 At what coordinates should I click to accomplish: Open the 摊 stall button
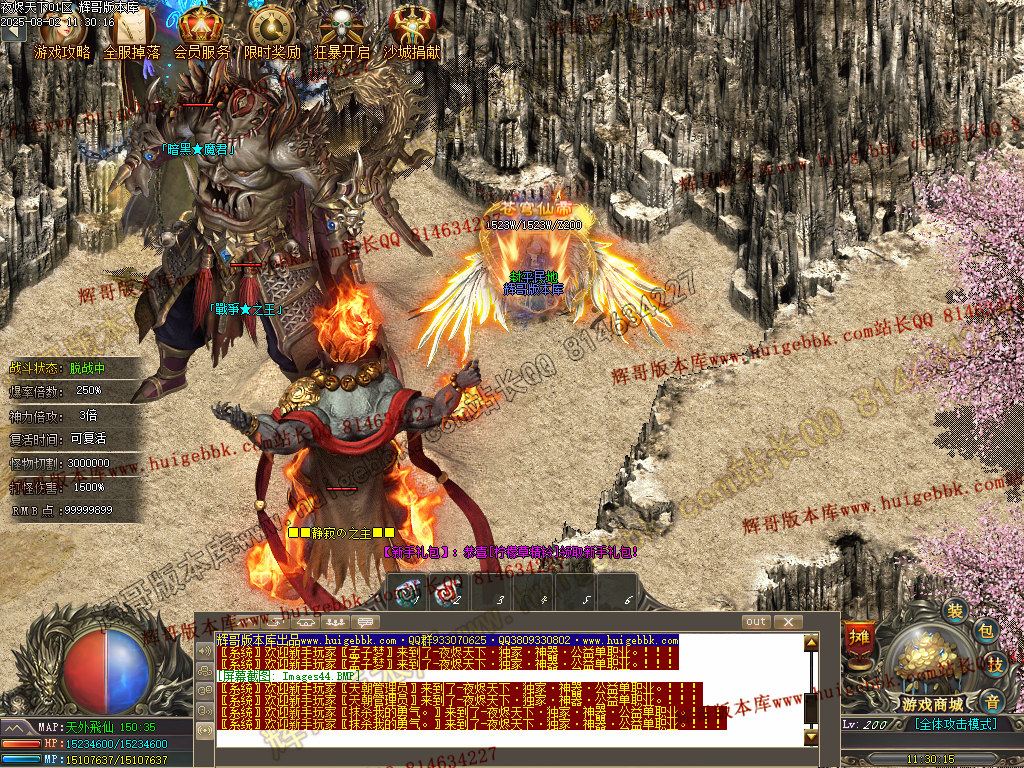click(x=858, y=637)
